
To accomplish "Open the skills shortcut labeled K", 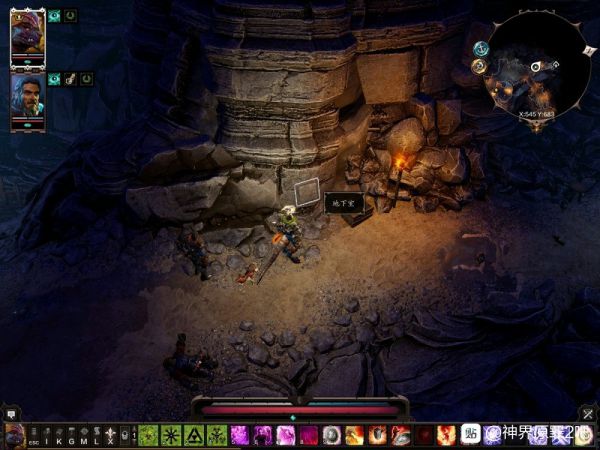I will [59, 436].
